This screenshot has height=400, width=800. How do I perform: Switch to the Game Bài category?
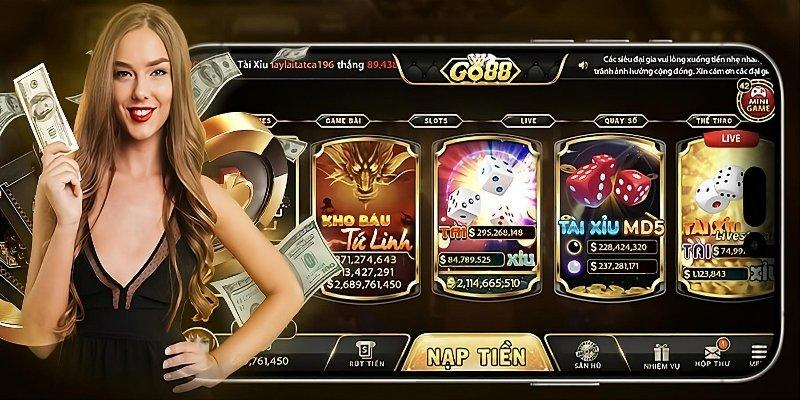coord(343,120)
